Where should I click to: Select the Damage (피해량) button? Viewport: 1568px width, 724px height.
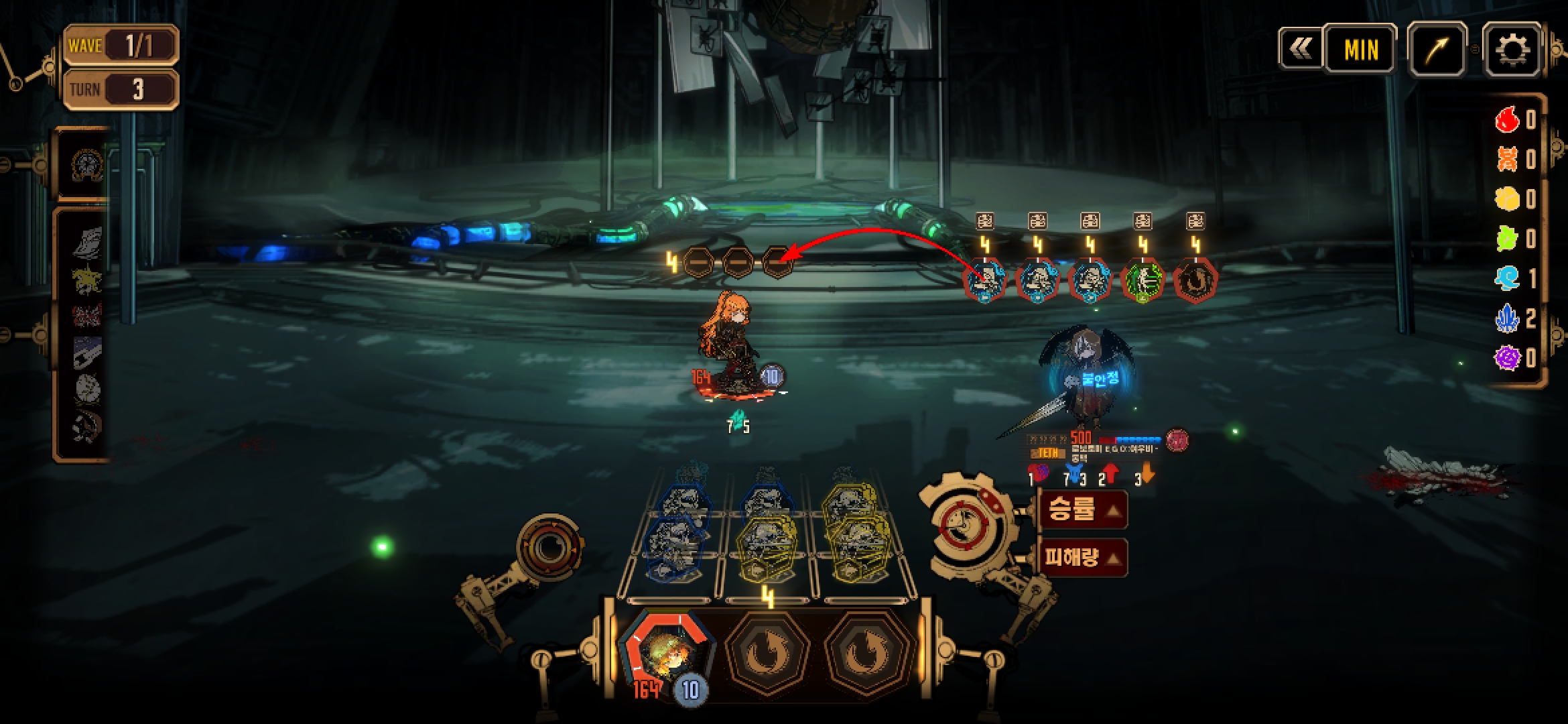coord(1082,558)
